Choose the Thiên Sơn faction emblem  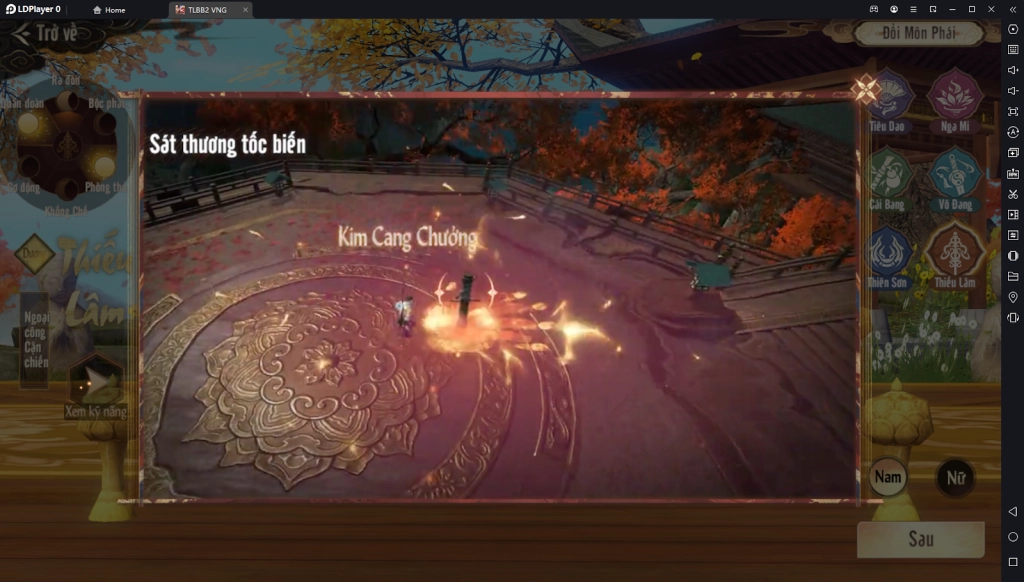pos(889,254)
